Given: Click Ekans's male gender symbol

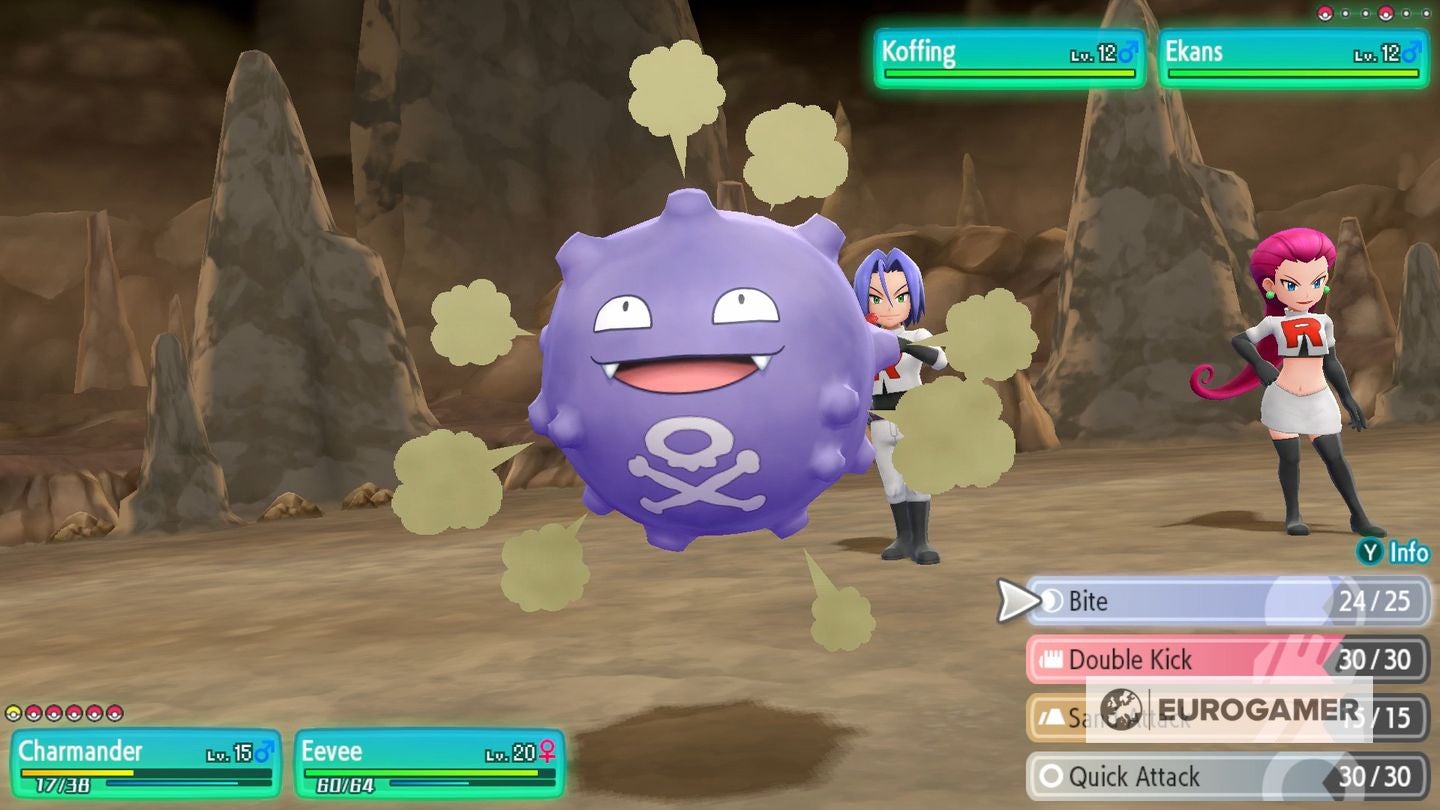Looking at the screenshot, I should coord(1410,52).
